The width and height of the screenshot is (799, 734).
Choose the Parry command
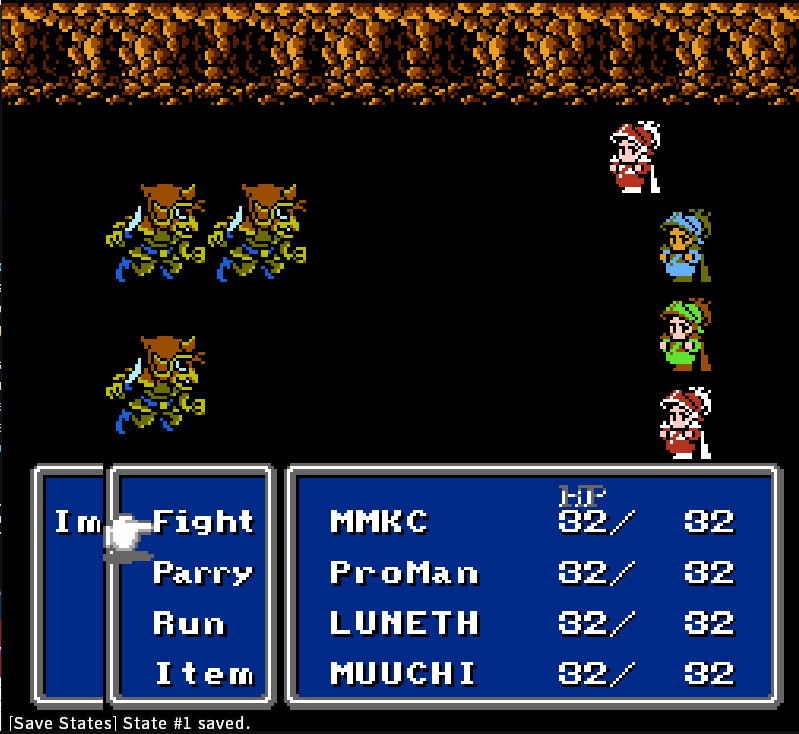click(203, 573)
